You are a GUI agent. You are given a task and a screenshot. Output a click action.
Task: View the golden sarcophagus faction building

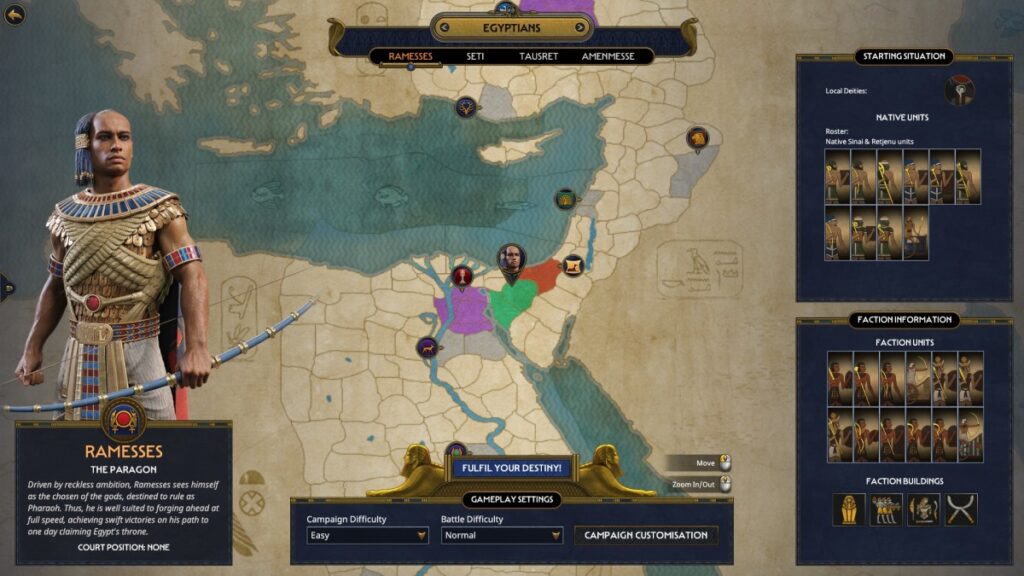pyautogui.click(x=850, y=509)
